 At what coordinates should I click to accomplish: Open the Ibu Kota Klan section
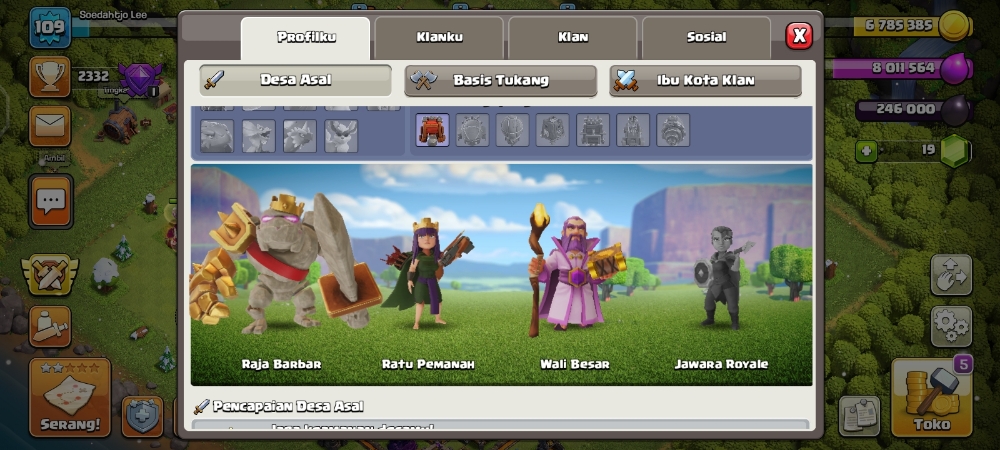pyautogui.click(x=705, y=80)
